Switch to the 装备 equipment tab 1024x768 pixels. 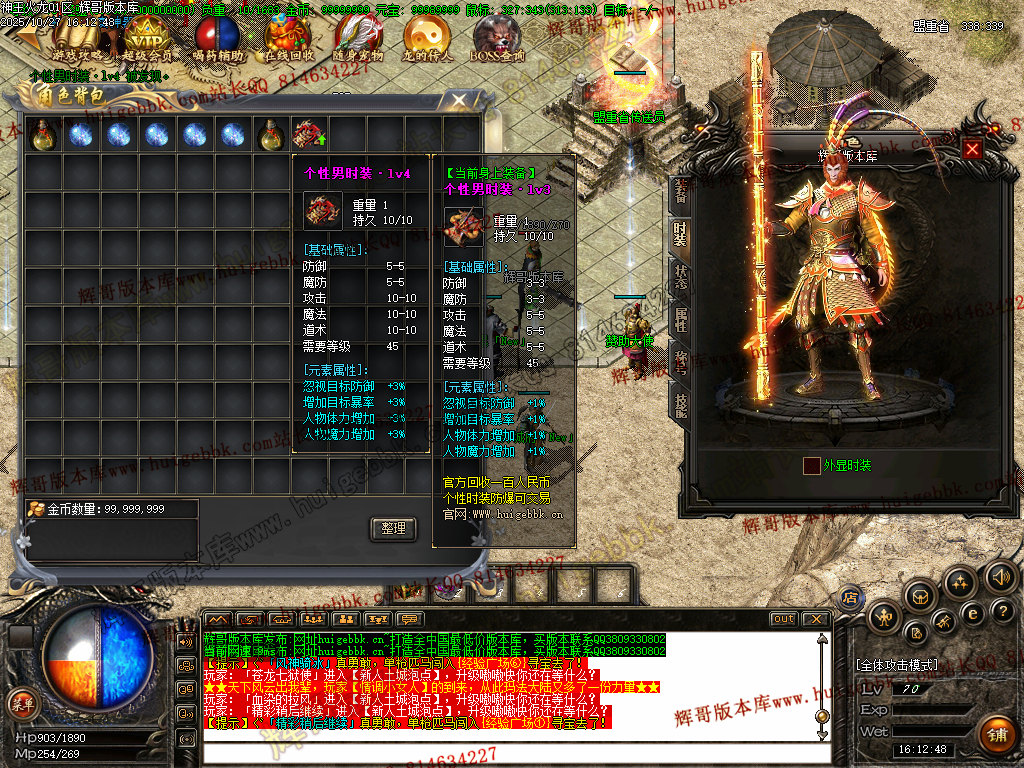680,190
